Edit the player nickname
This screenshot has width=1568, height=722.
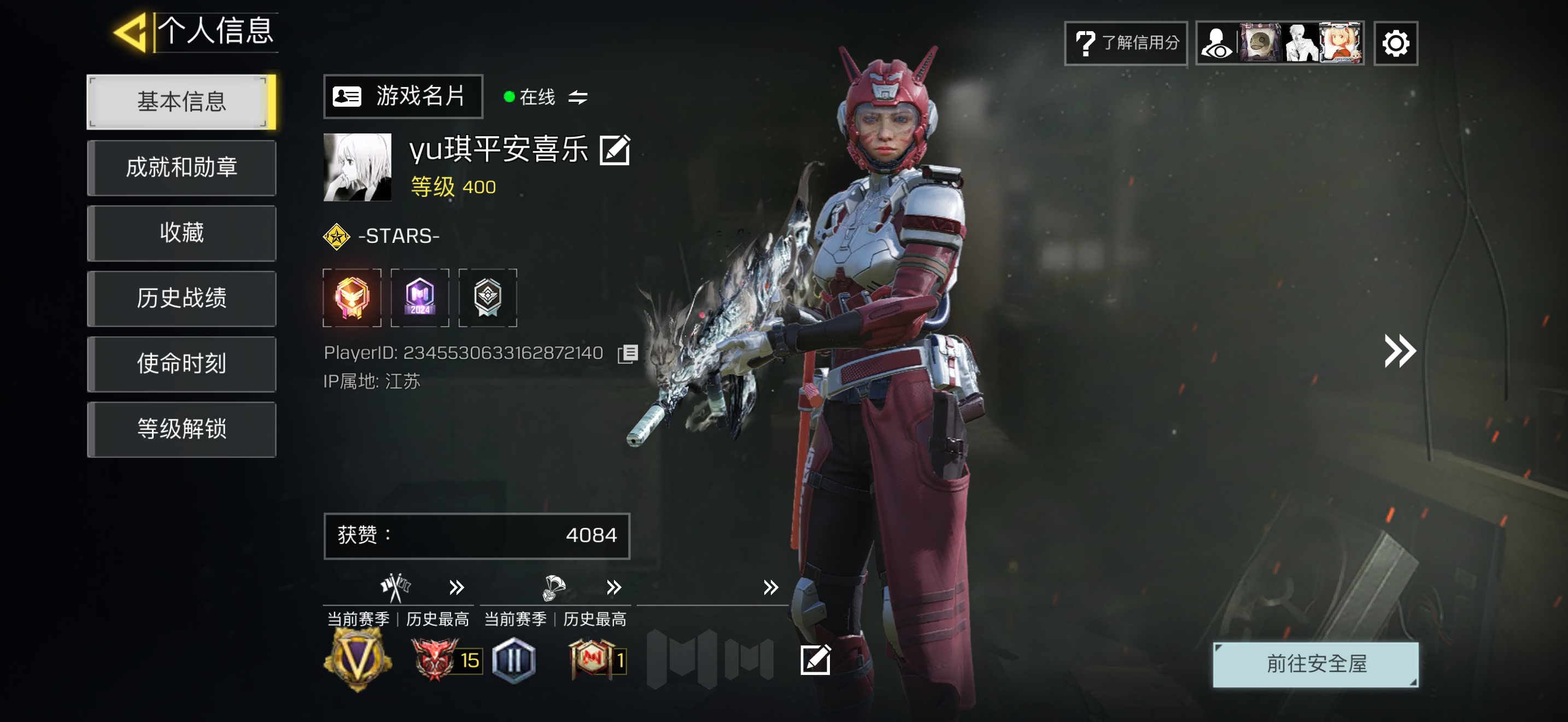pos(614,150)
